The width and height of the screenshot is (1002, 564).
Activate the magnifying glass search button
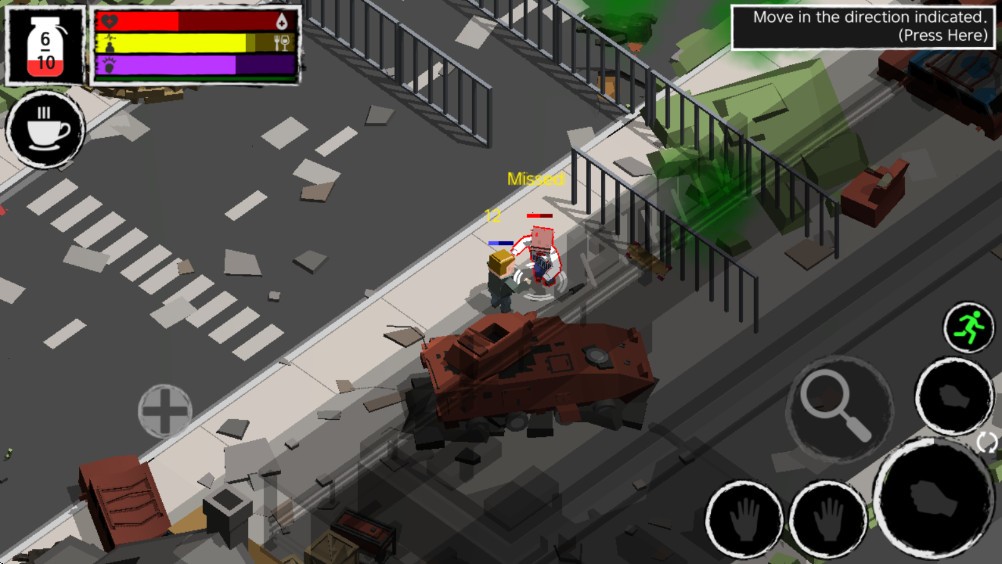[838, 406]
